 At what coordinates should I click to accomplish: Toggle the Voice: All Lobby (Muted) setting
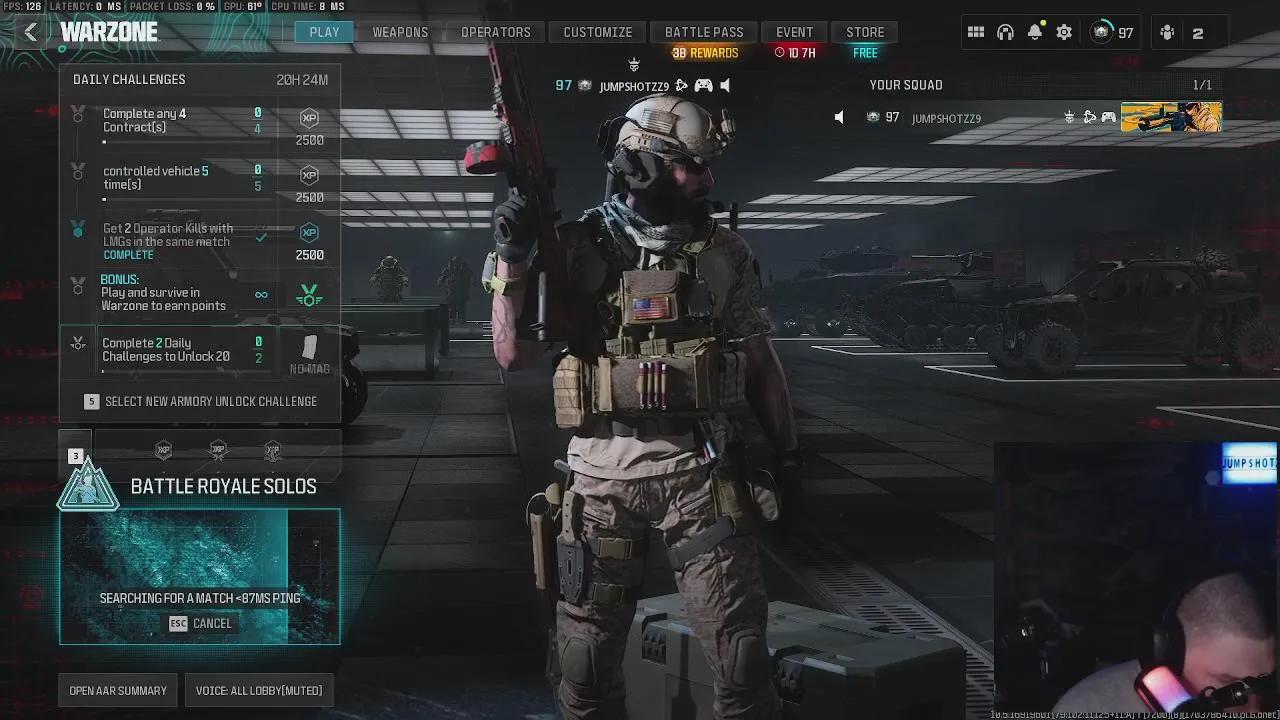coord(259,690)
